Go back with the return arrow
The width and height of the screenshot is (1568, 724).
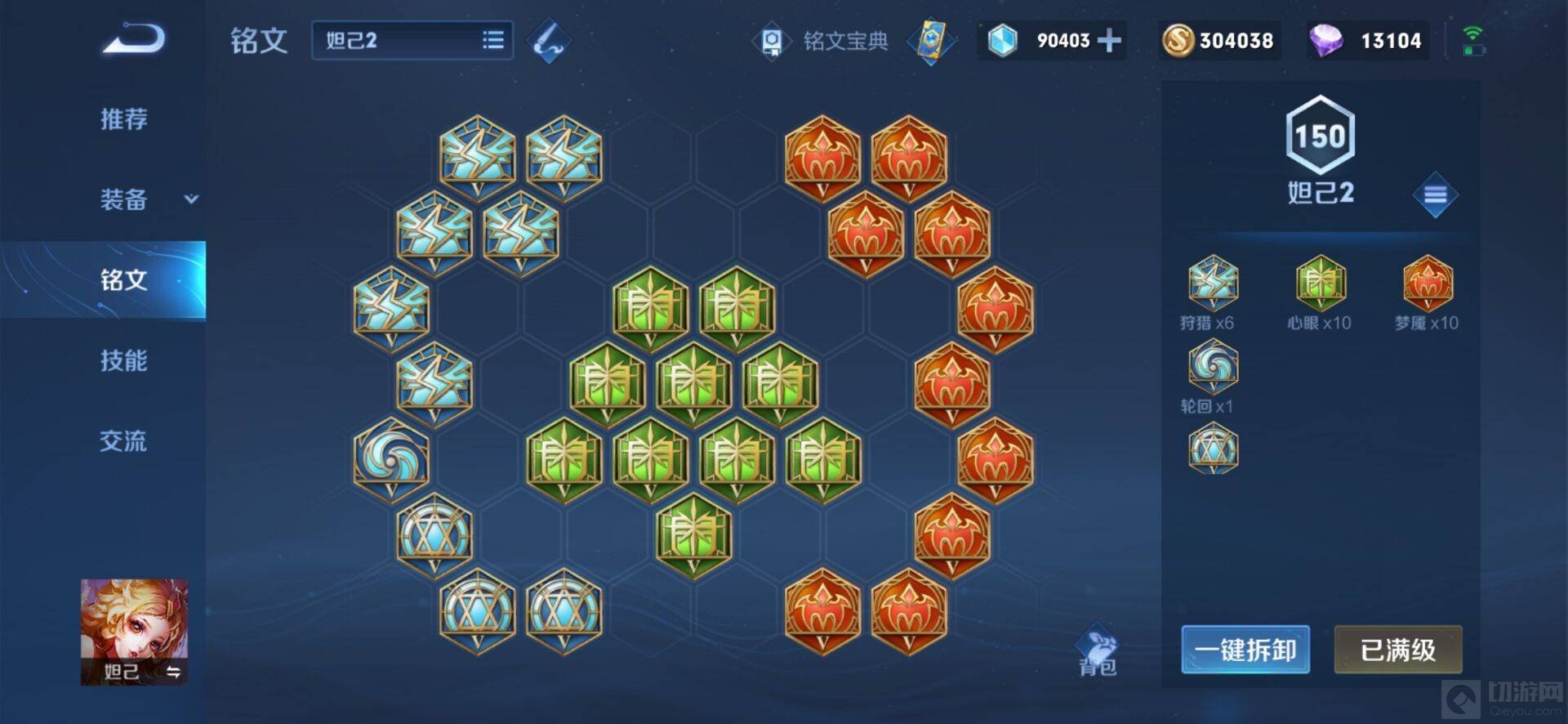click(134, 39)
